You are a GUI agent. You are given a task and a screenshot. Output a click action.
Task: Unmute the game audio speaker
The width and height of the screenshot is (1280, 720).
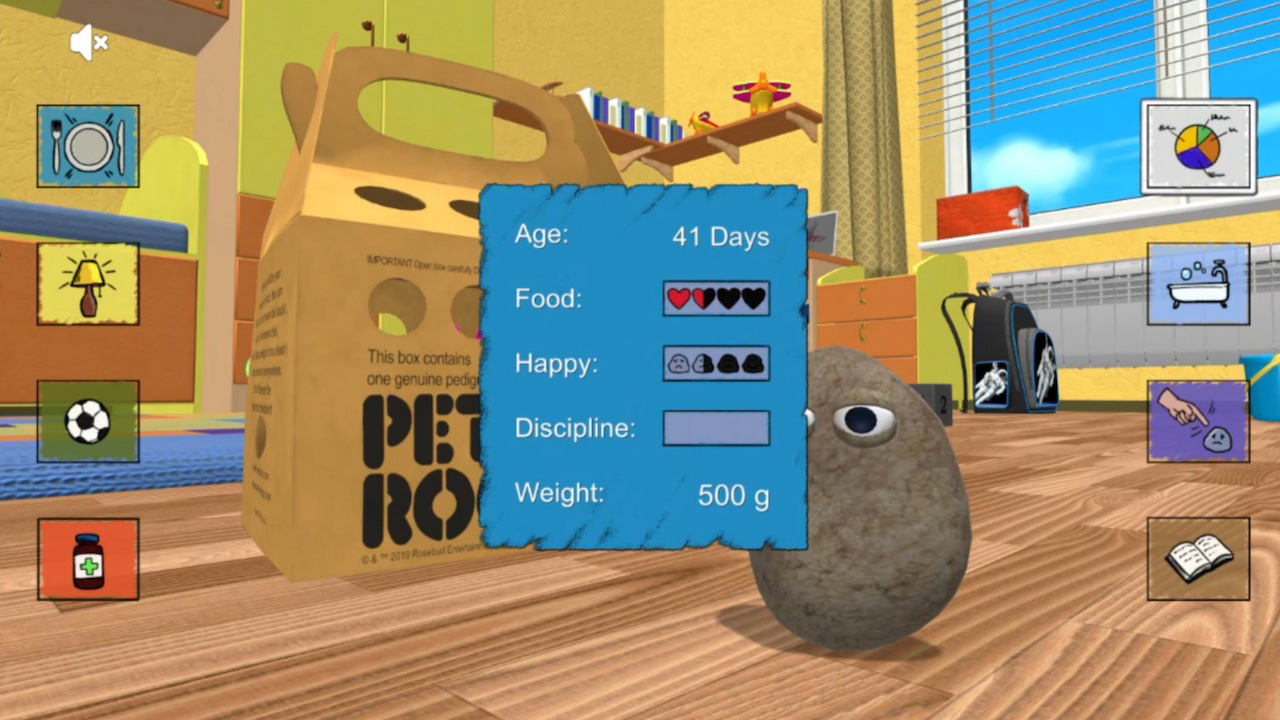tap(88, 42)
